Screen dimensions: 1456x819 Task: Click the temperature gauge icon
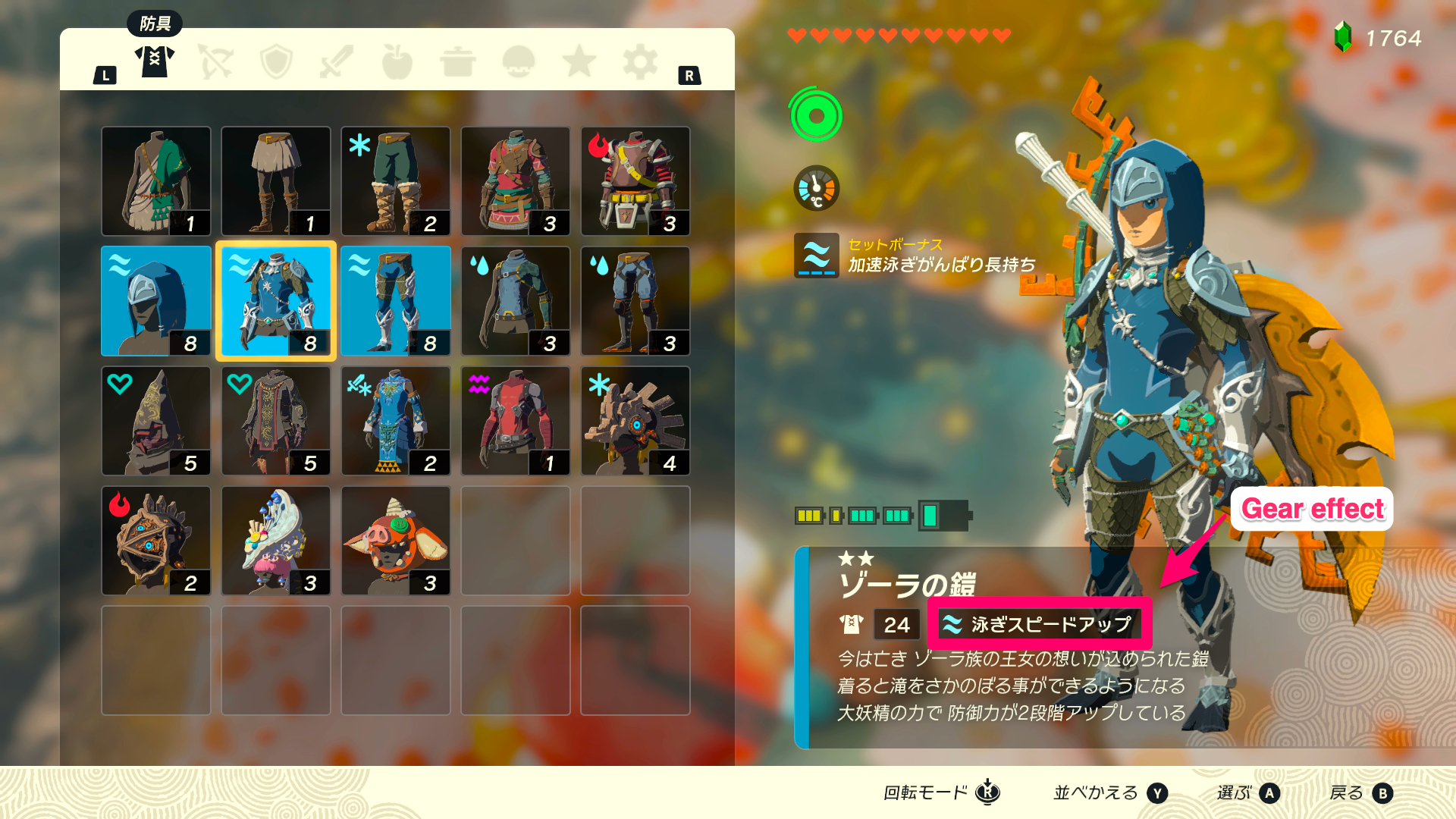[x=816, y=188]
